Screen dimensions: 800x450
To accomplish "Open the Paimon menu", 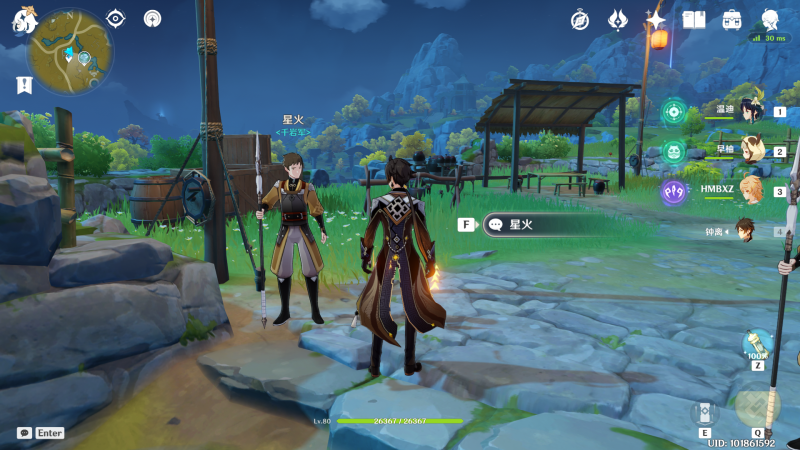I will pyautogui.click(x=22, y=20).
